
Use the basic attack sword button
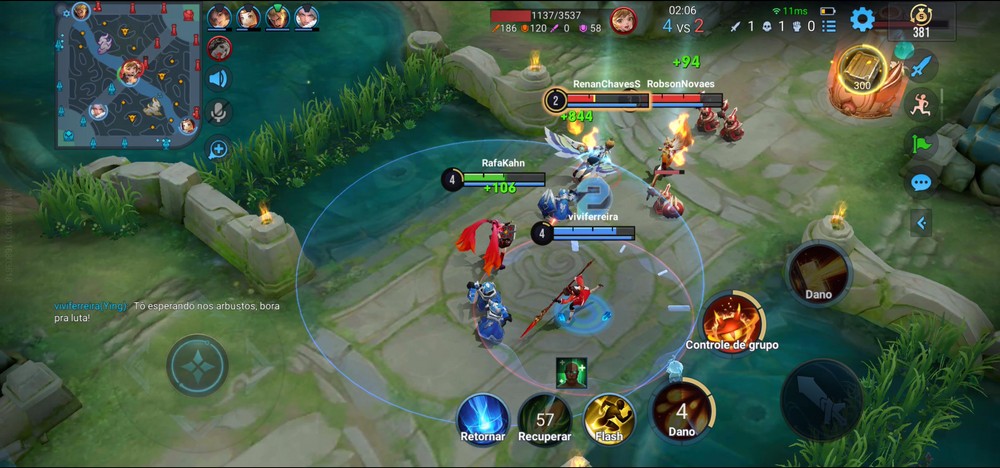[x=821, y=399]
